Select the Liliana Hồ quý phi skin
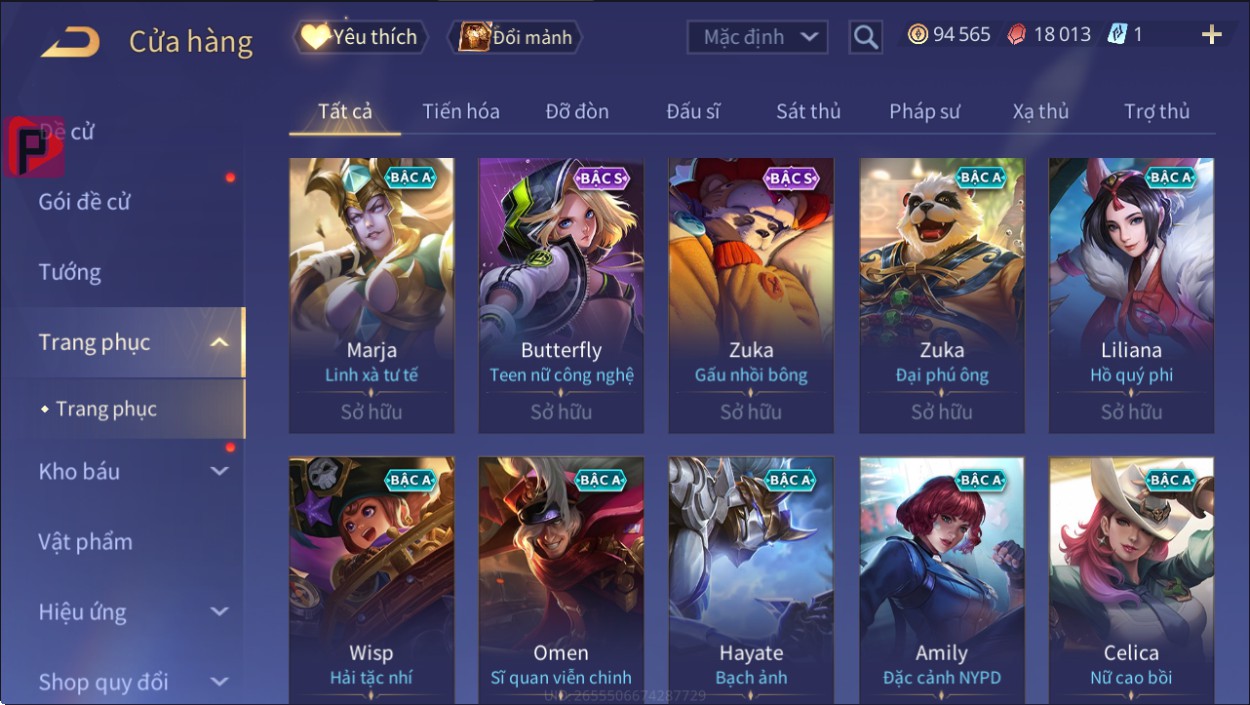The image size is (1250, 705). 1131,290
